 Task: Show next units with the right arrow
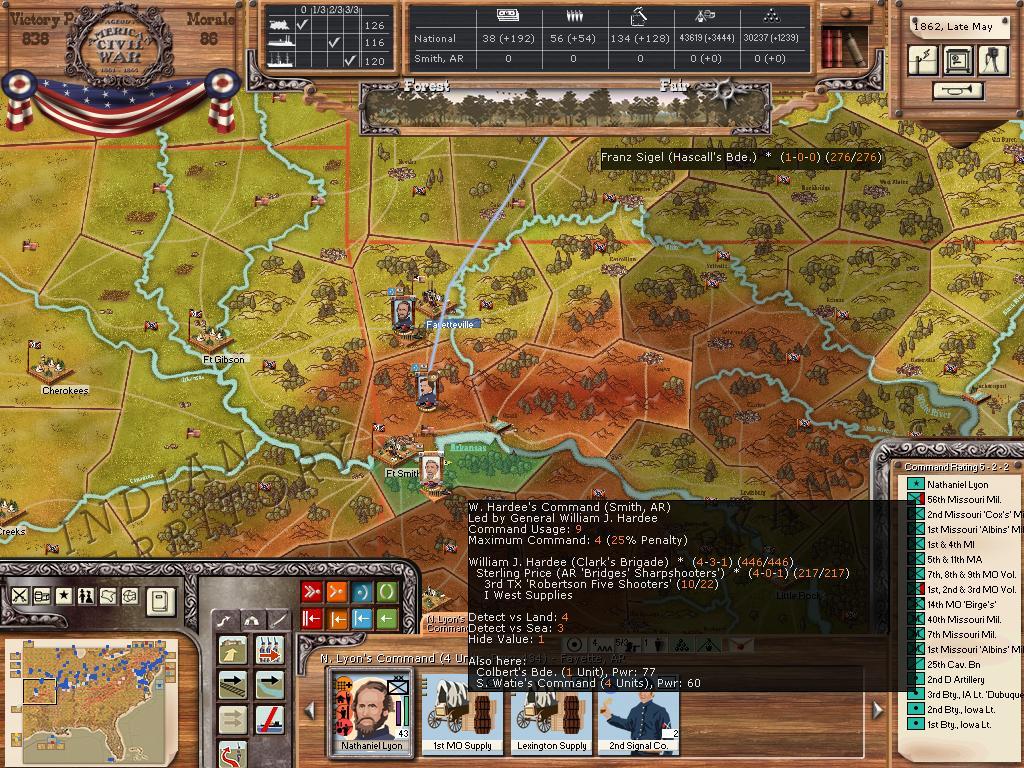coord(878,710)
